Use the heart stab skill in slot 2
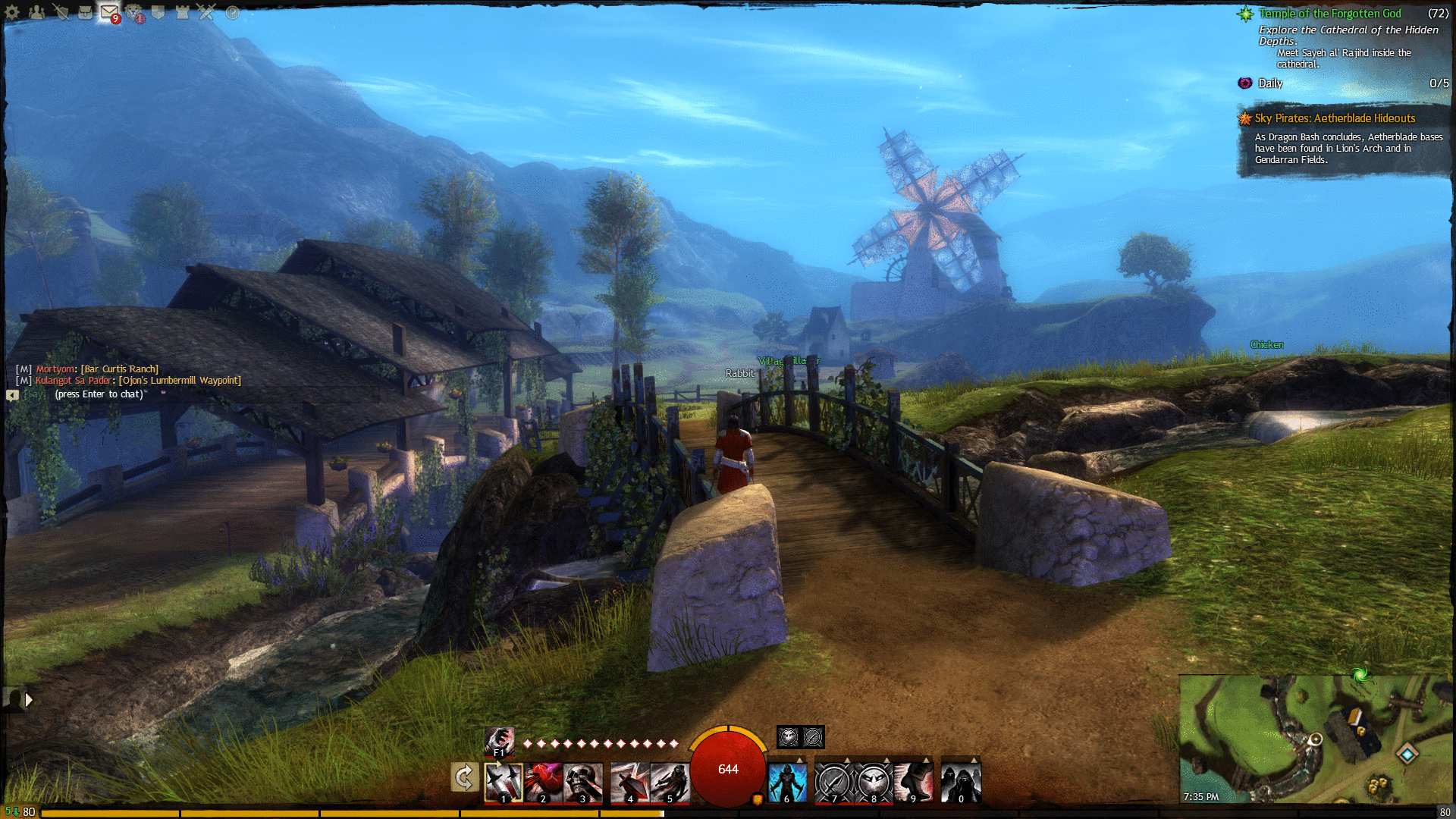This screenshot has width=1456, height=819. [x=543, y=783]
